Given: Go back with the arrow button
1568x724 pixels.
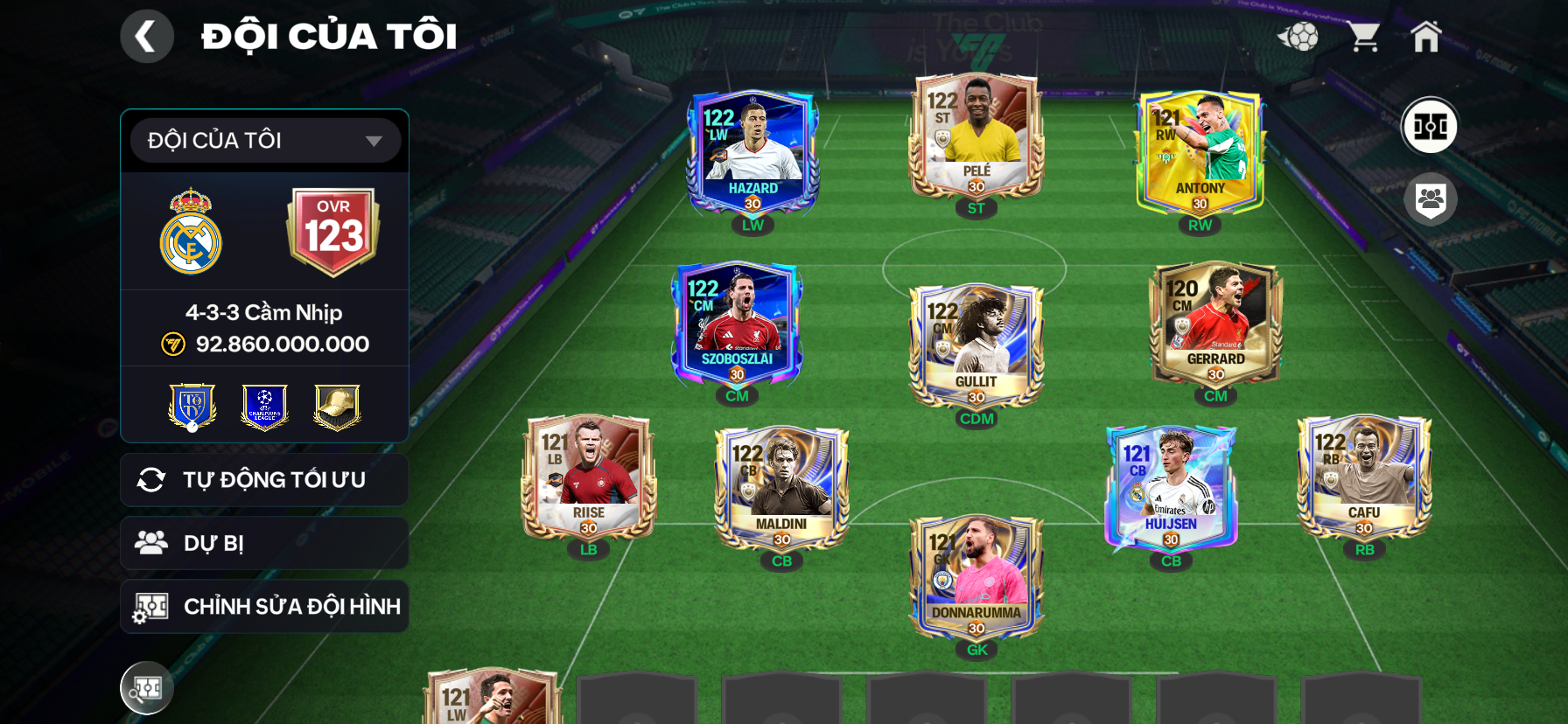Looking at the screenshot, I should coord(146,37).
